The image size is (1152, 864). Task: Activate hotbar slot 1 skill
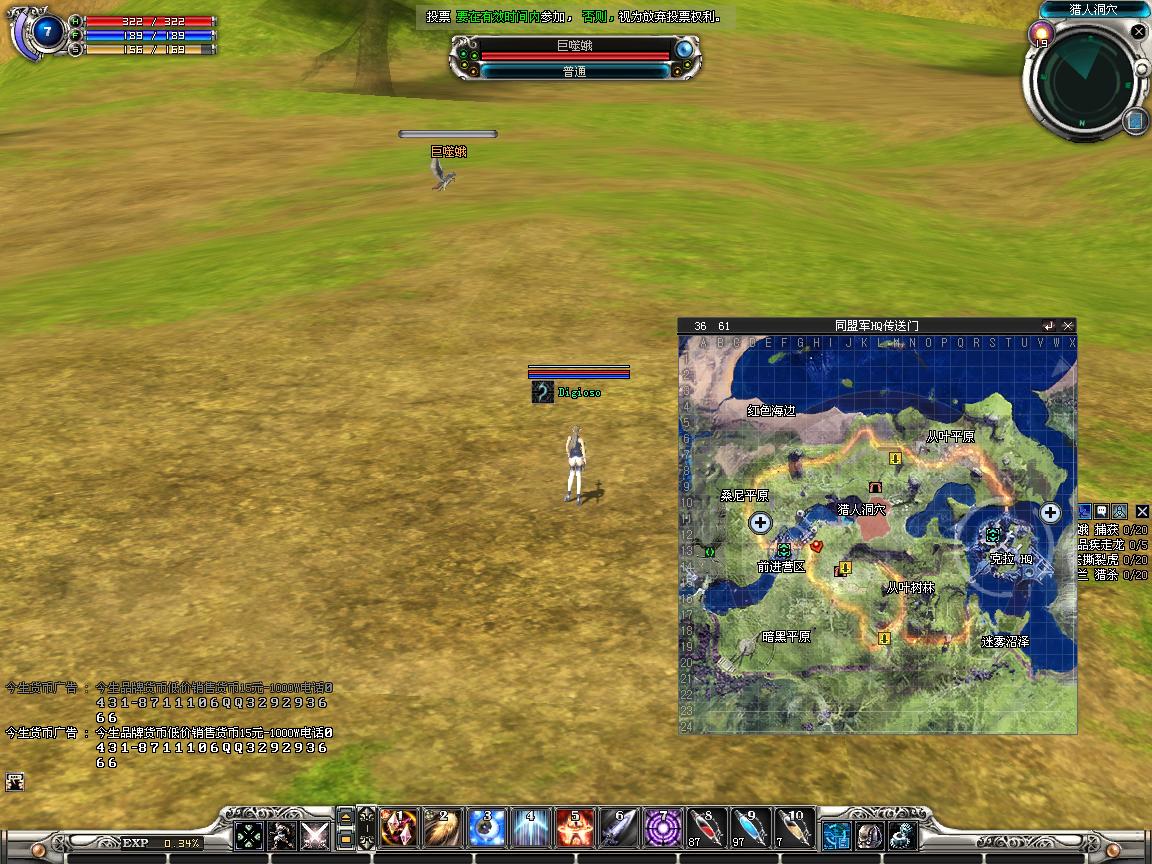tap(399, 828)
